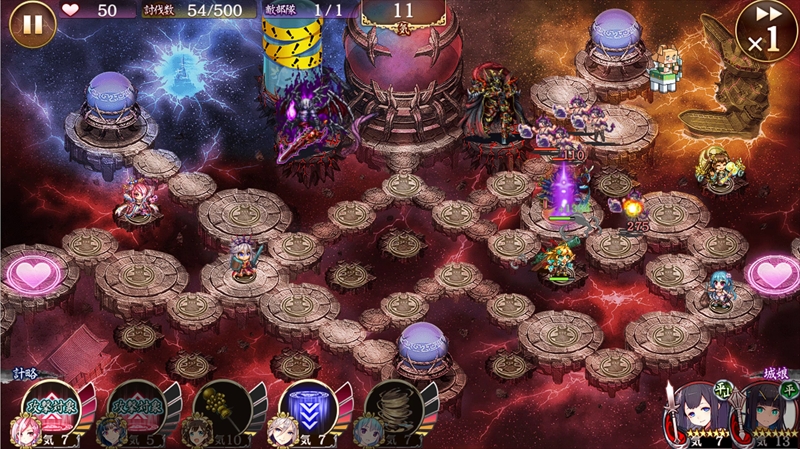The image size is (800, 449).
Task: Cast the whirlwind tornado stratagem
Action: point(392,411)
